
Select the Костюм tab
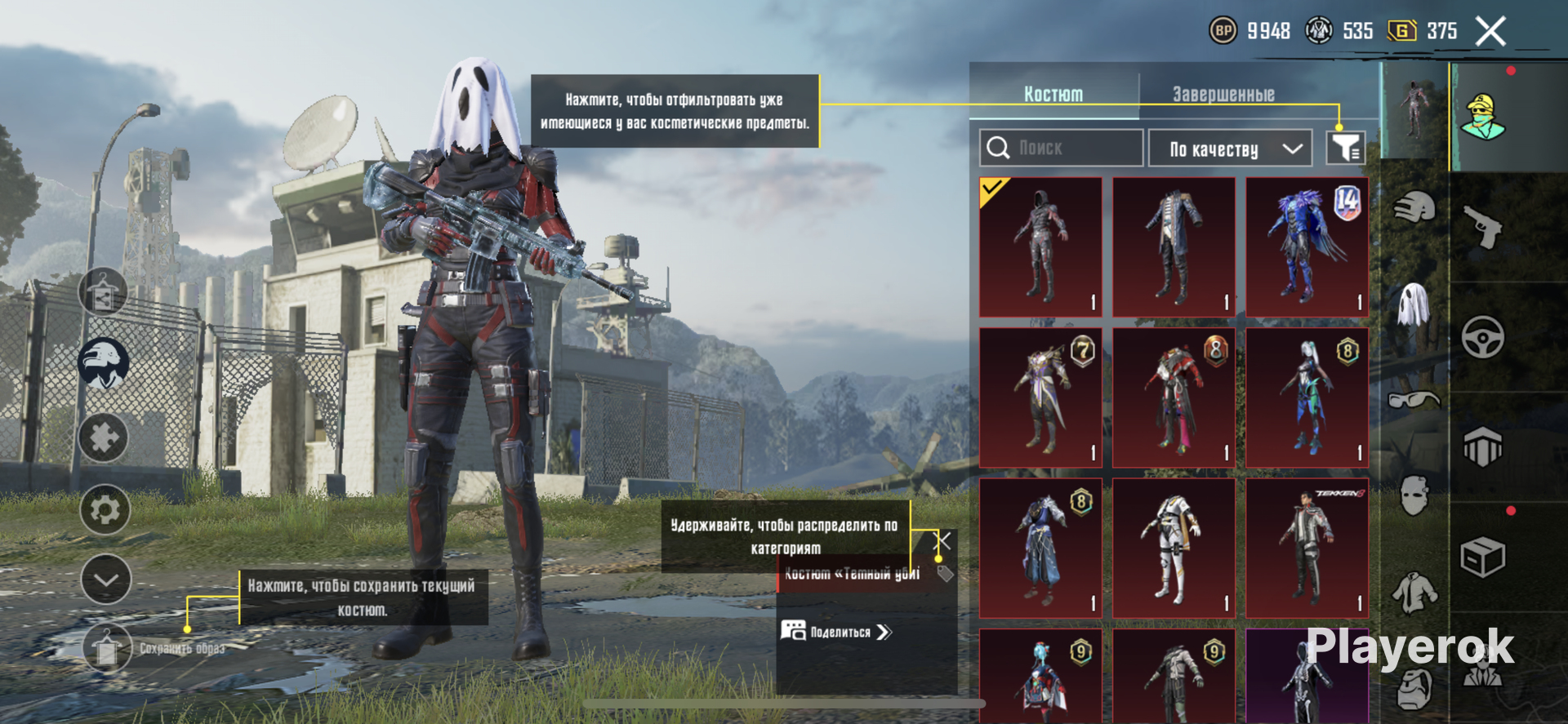[1053, 95]
